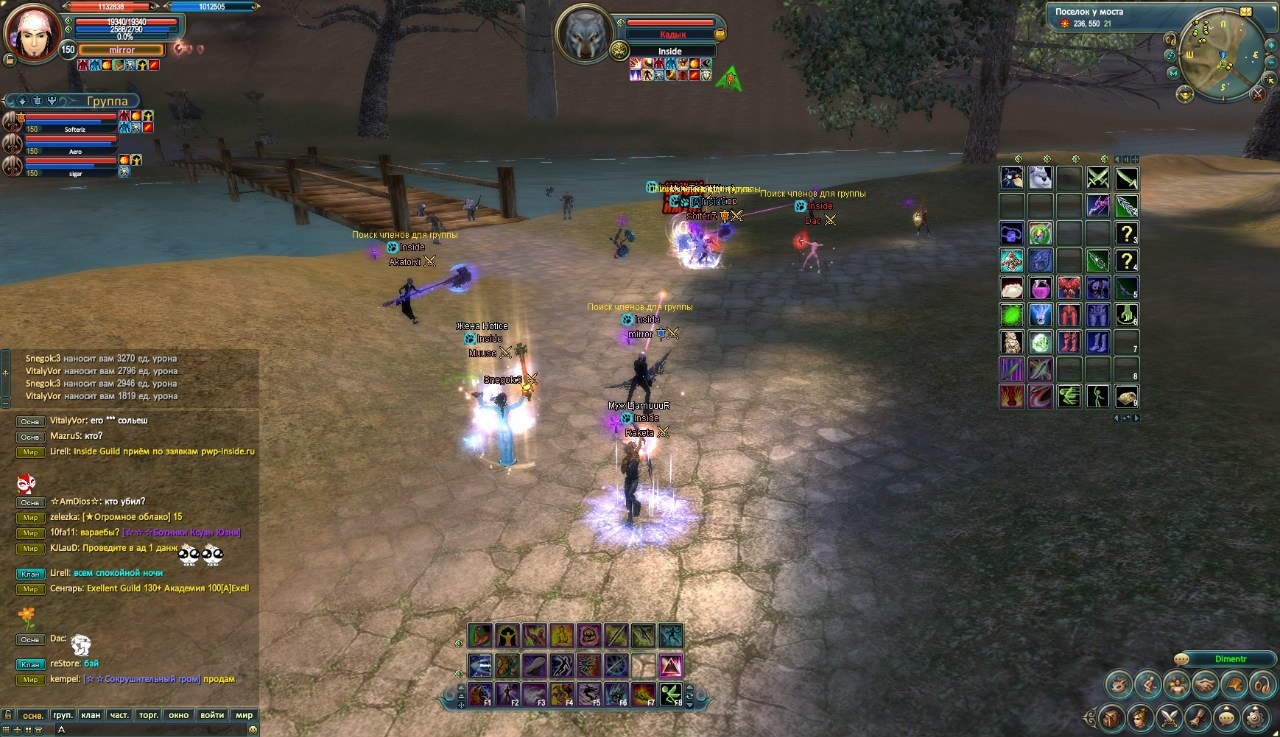Switch to the груп. chat tab
1280x737 pixels.
(62, 716)
